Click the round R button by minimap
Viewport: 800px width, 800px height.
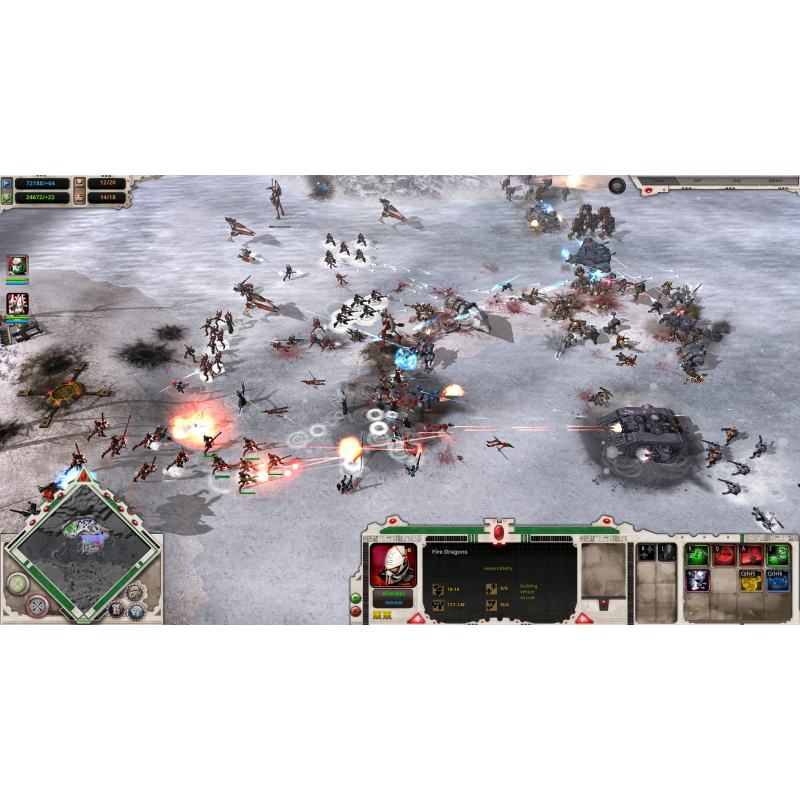[116, 608]
